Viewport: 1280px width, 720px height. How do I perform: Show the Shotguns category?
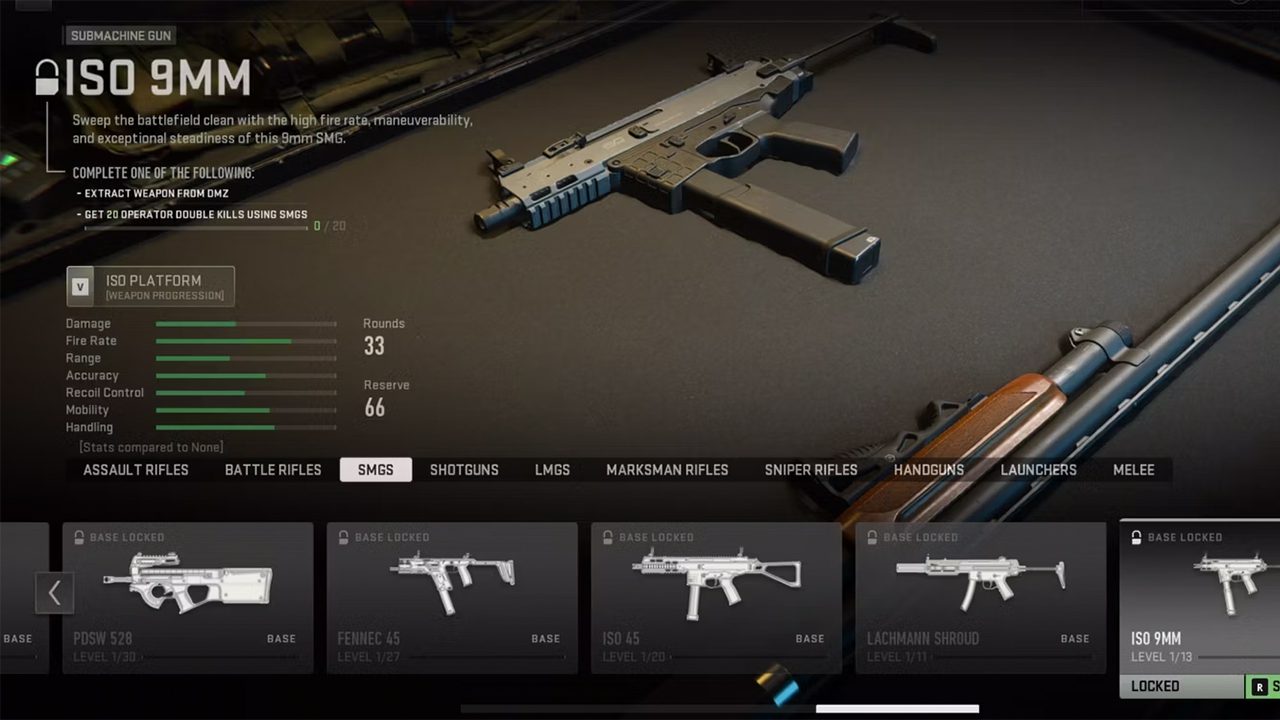click(x=464, y=470)
